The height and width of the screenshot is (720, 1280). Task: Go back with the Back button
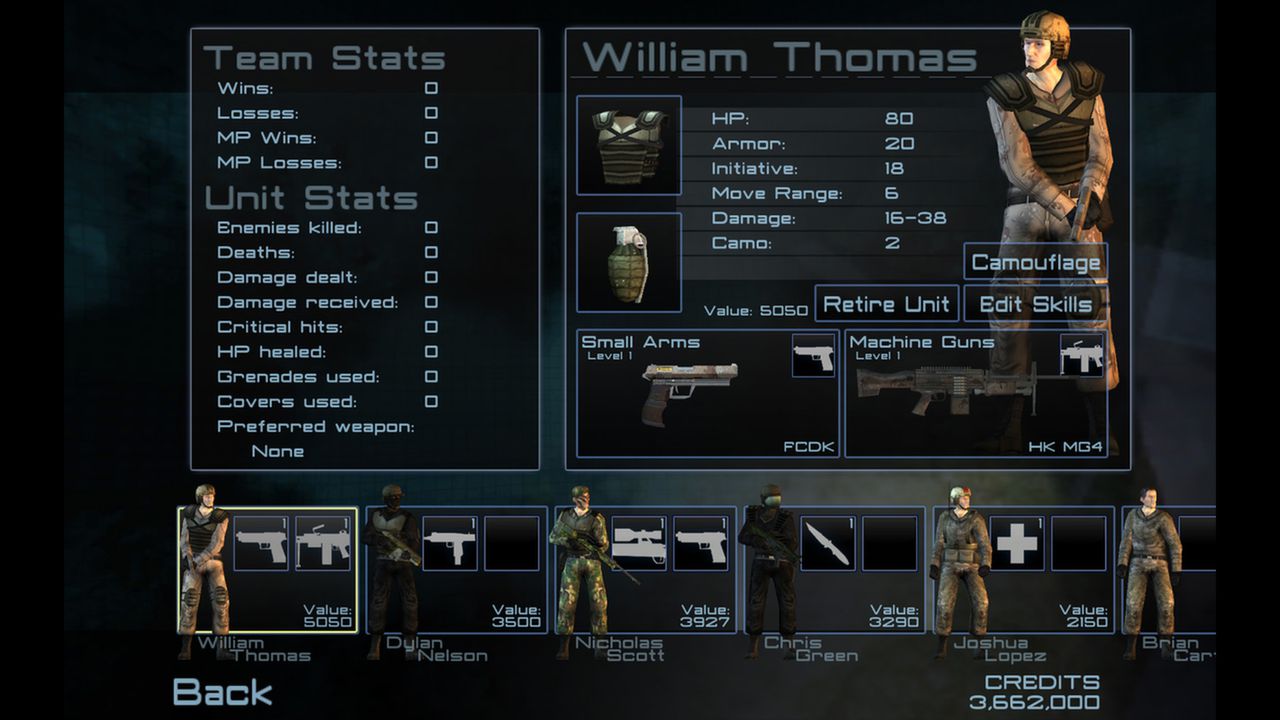pyautogui.click(x=222, y=692)
